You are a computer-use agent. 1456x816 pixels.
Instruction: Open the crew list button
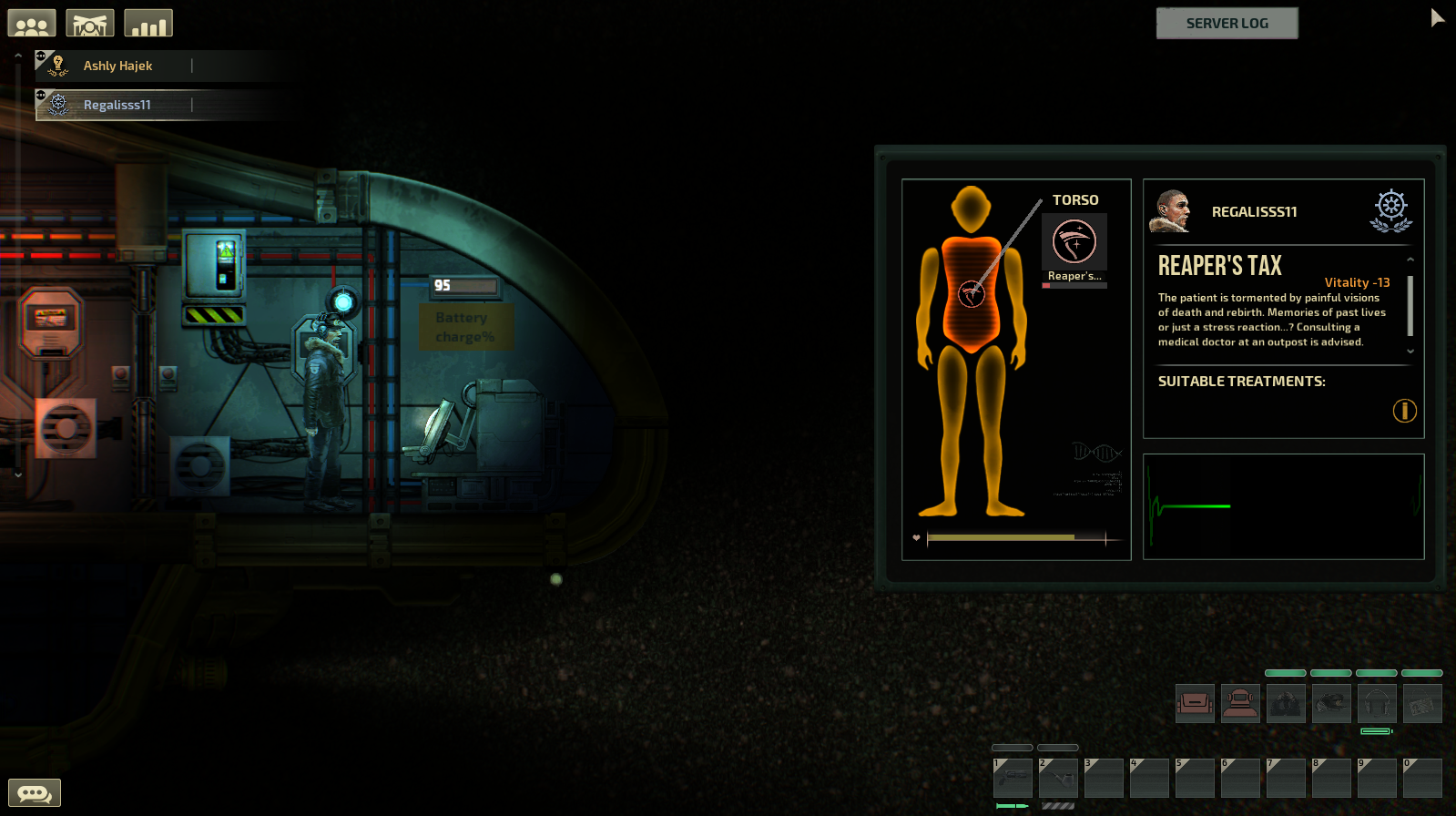point(32,24)
